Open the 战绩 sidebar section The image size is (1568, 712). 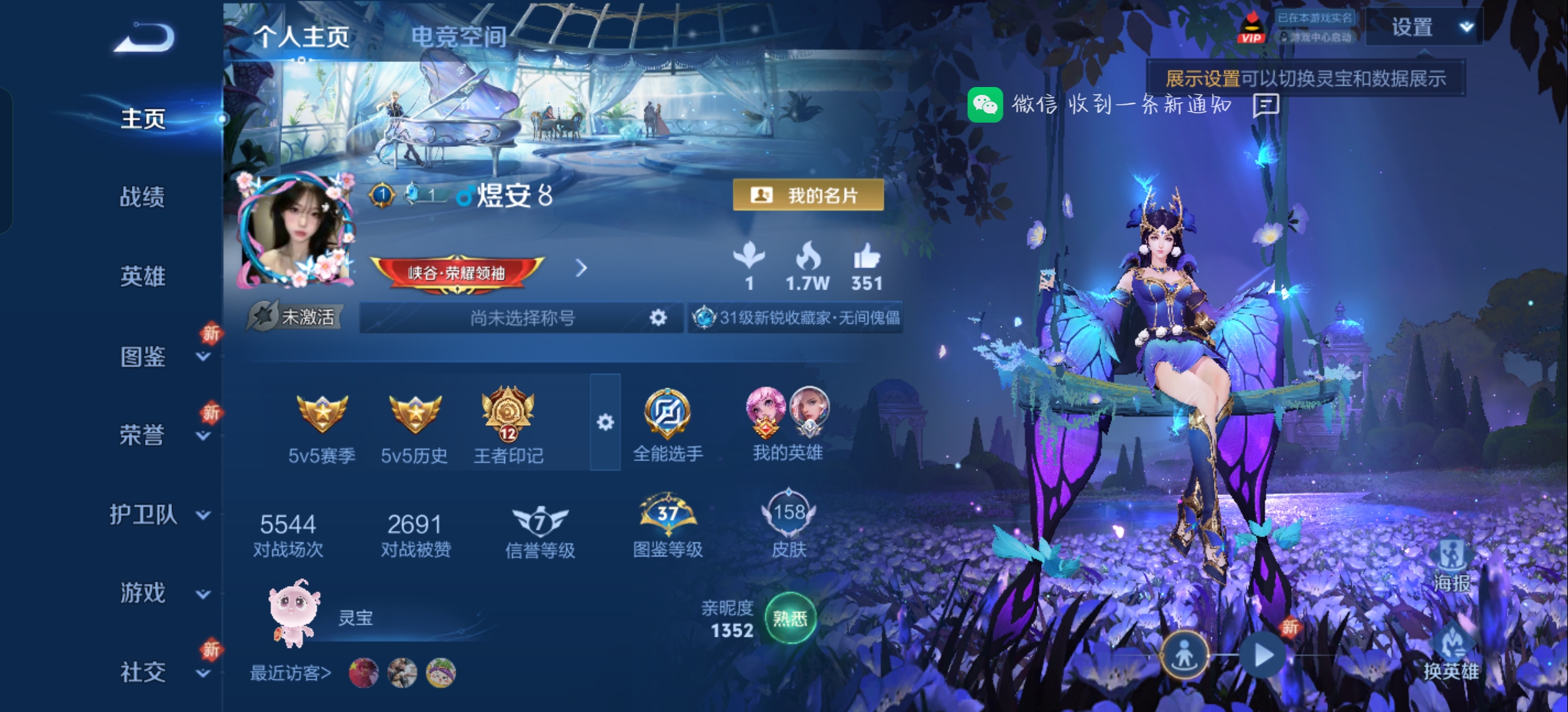click(142, 197)
